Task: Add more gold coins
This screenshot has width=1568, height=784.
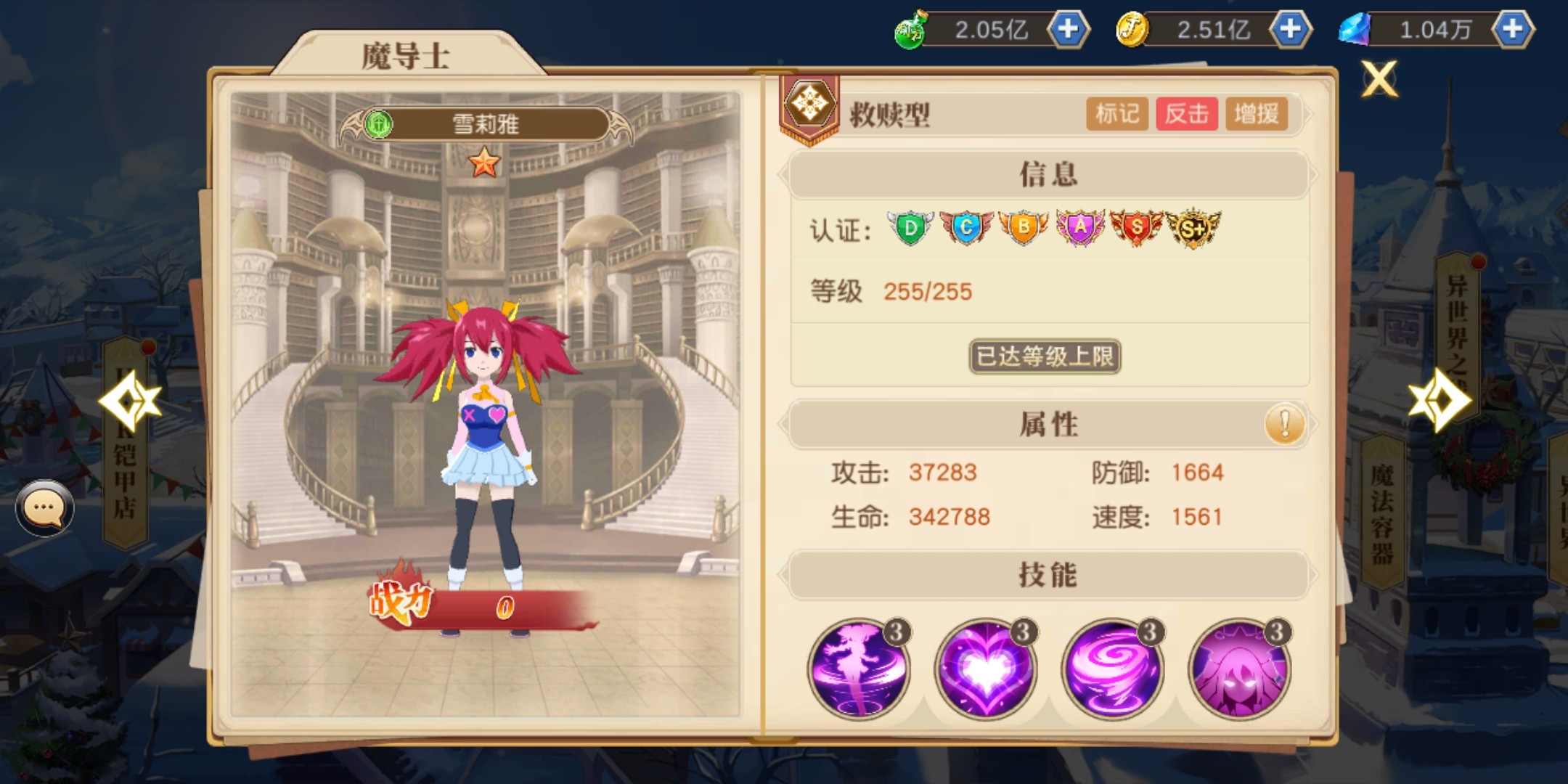Action: point(1290,30)
